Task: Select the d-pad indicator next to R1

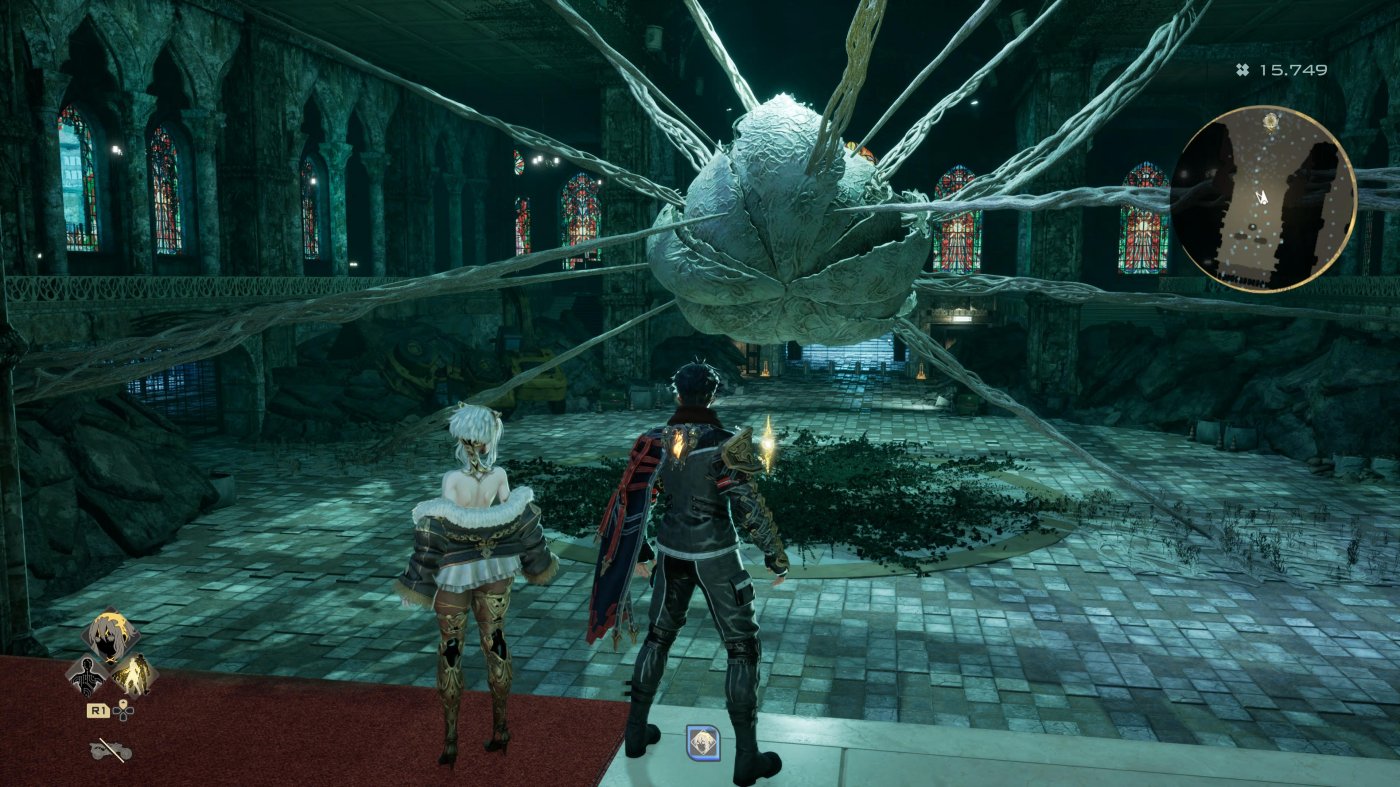Action: coord(124,712)
